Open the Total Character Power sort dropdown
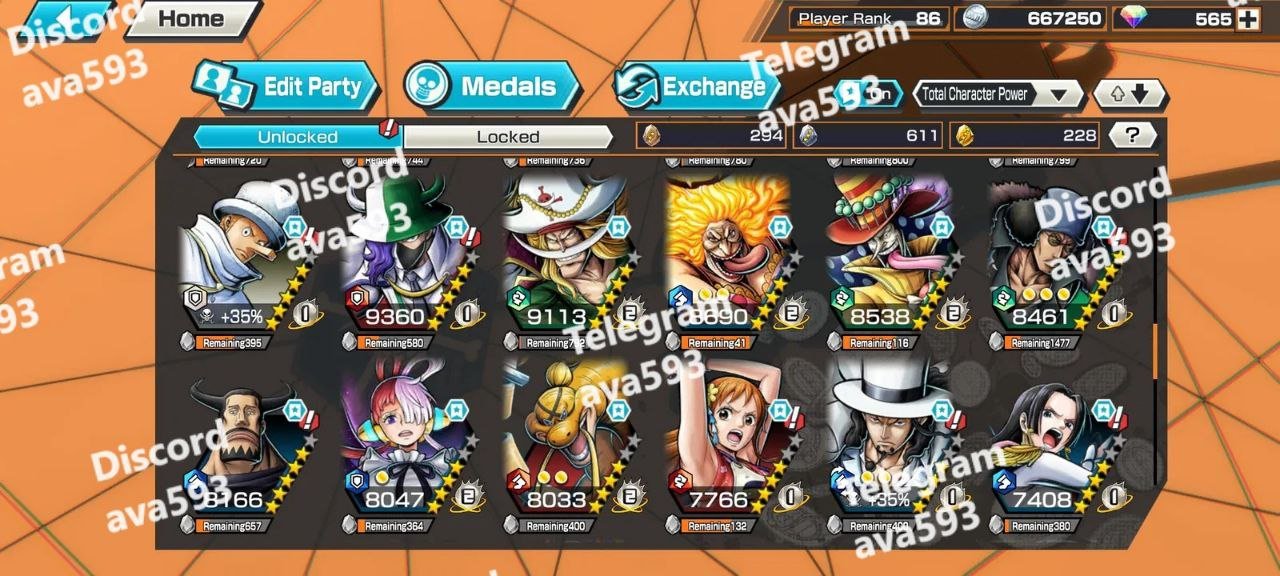The width and height of the screenshot is (1280, 576). (998, 95)
